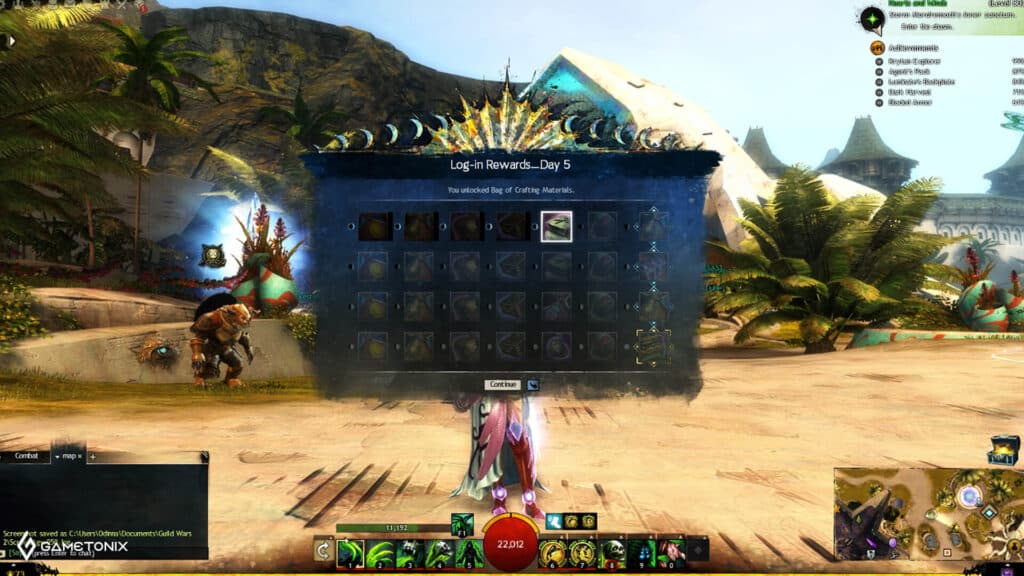Switch to the Combat chat tab
This screenshot has height=576, width=1024.
pyautogui.click(x=25, y=456)
